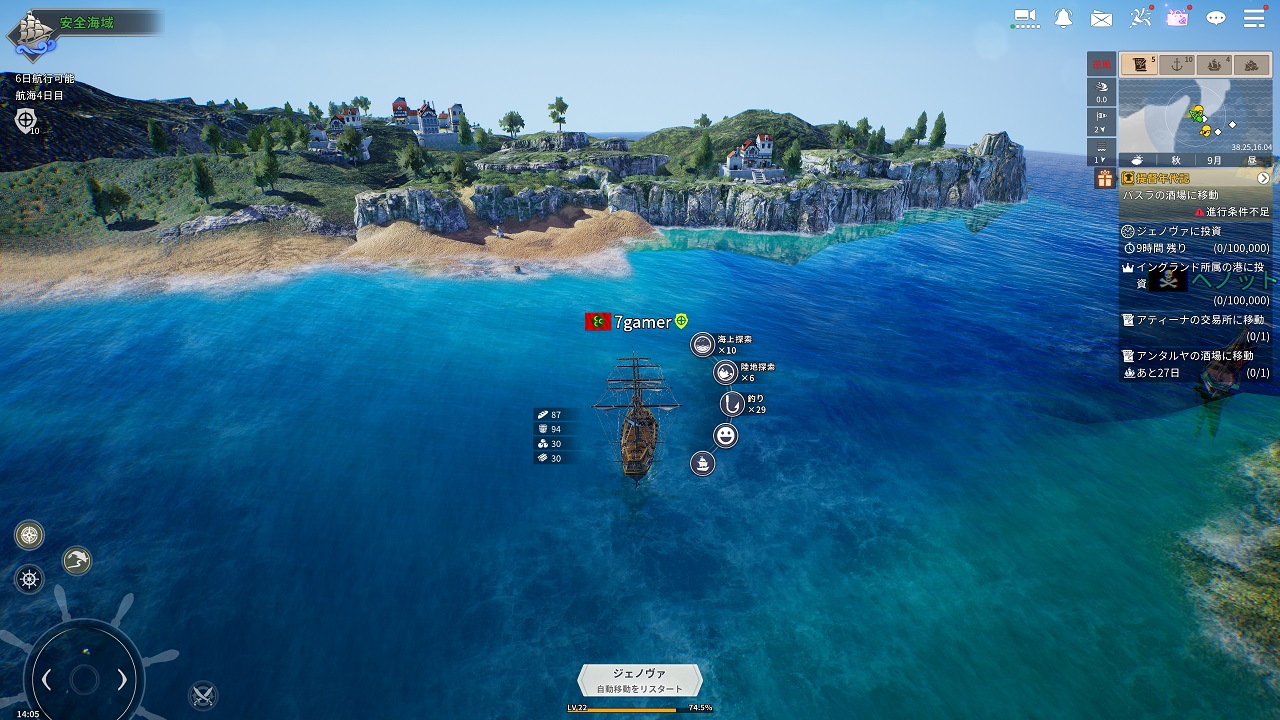Screen dimensions: 1280x720
Task: Start 海上探索 sea exploration
Action: 703,345
